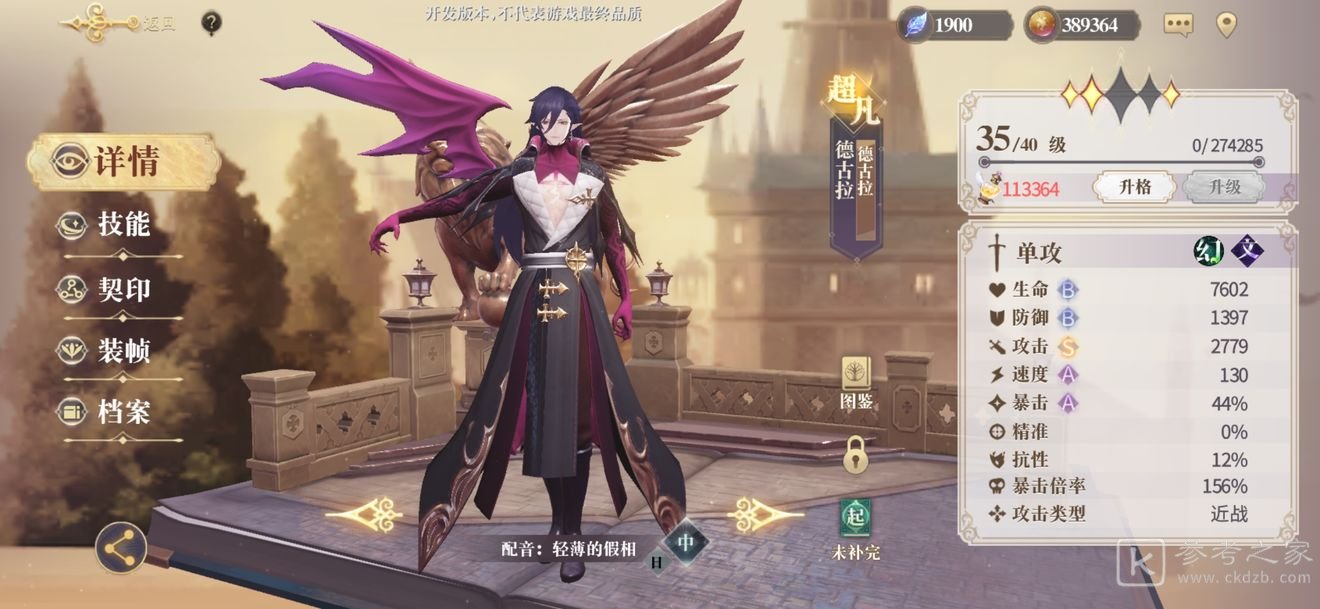Click the padlock lock icon
The height and width of the screenshot is (609, 1320).
pos(855,454)
